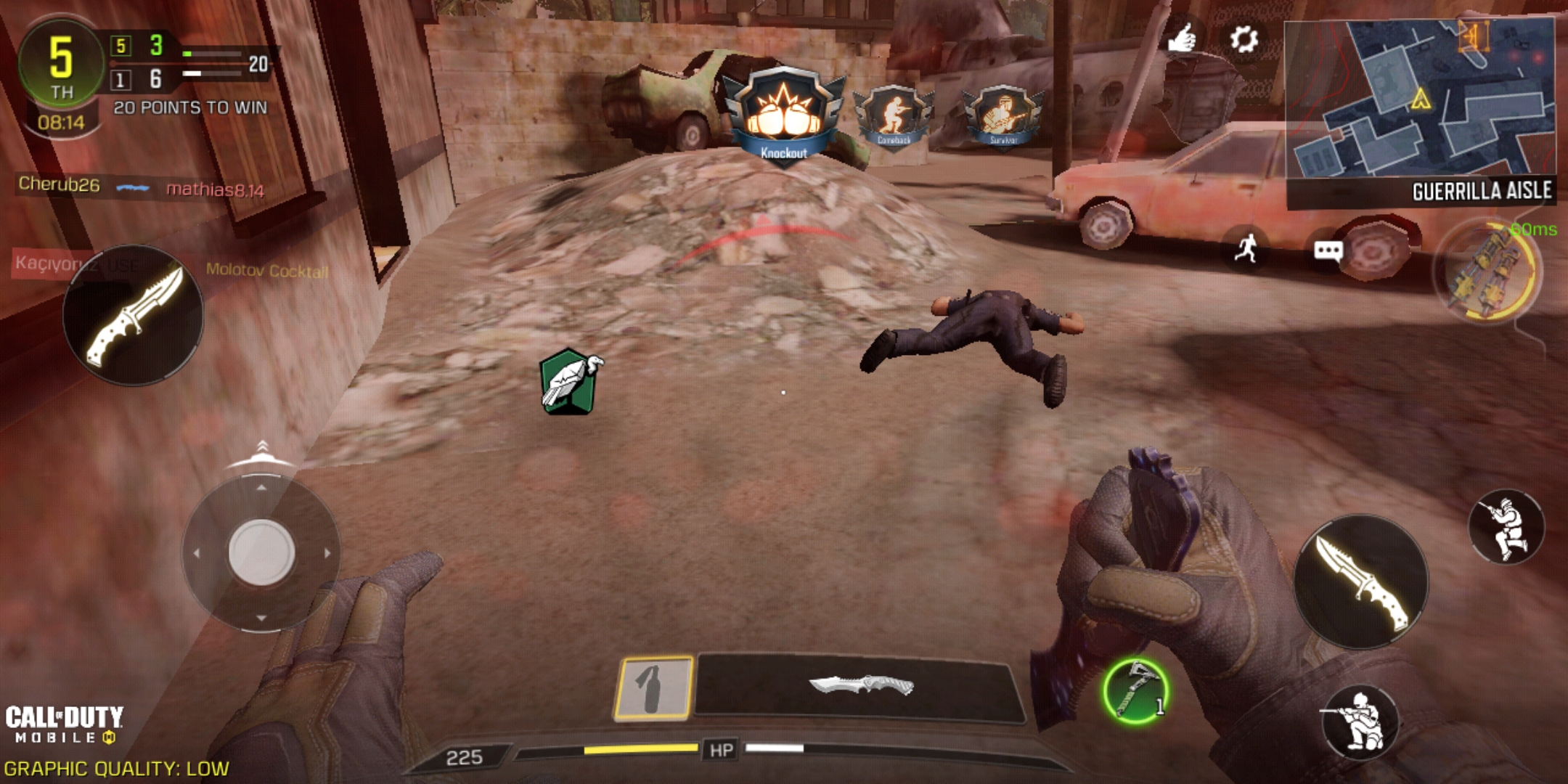Select the knife in the weapon bar
The width and height of the screenshot is (1568, 784).
point(860,686)
